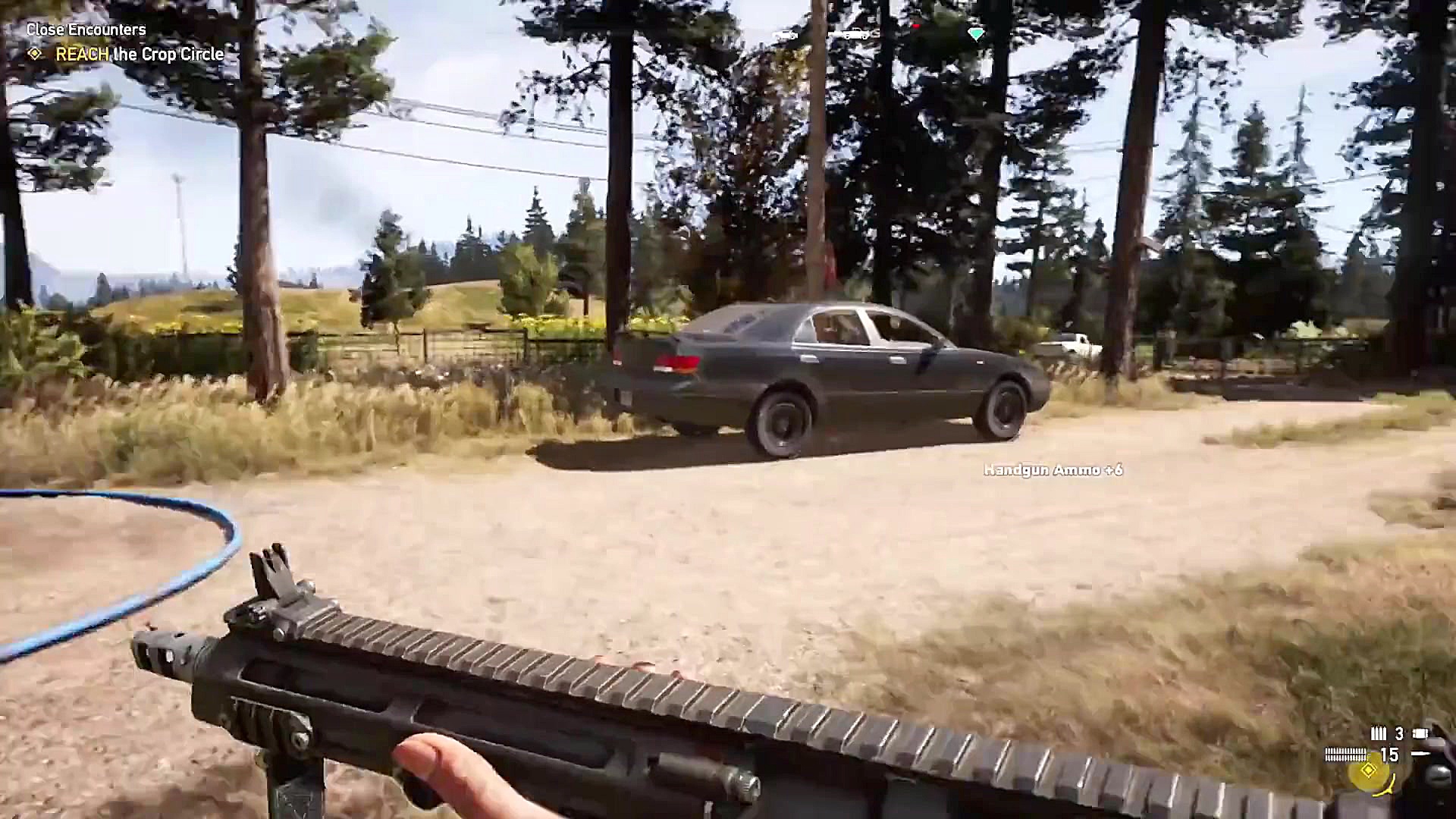The height and width of the screenshot is (819, 1456).
Task: Click the battery icon beside the 3 counter
Action: (1420, 733)
